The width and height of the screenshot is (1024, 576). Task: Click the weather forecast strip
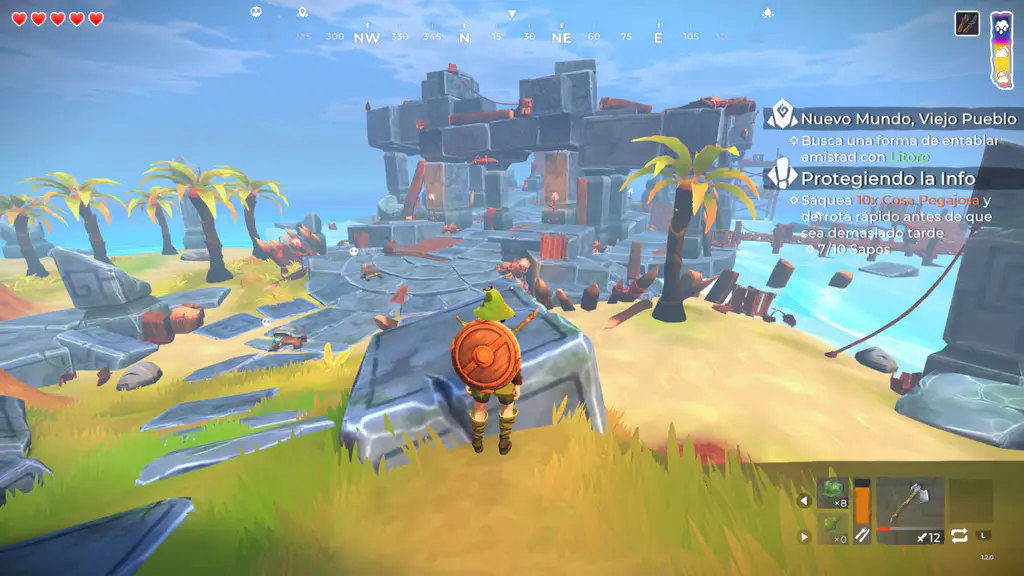pos(1001,48)
